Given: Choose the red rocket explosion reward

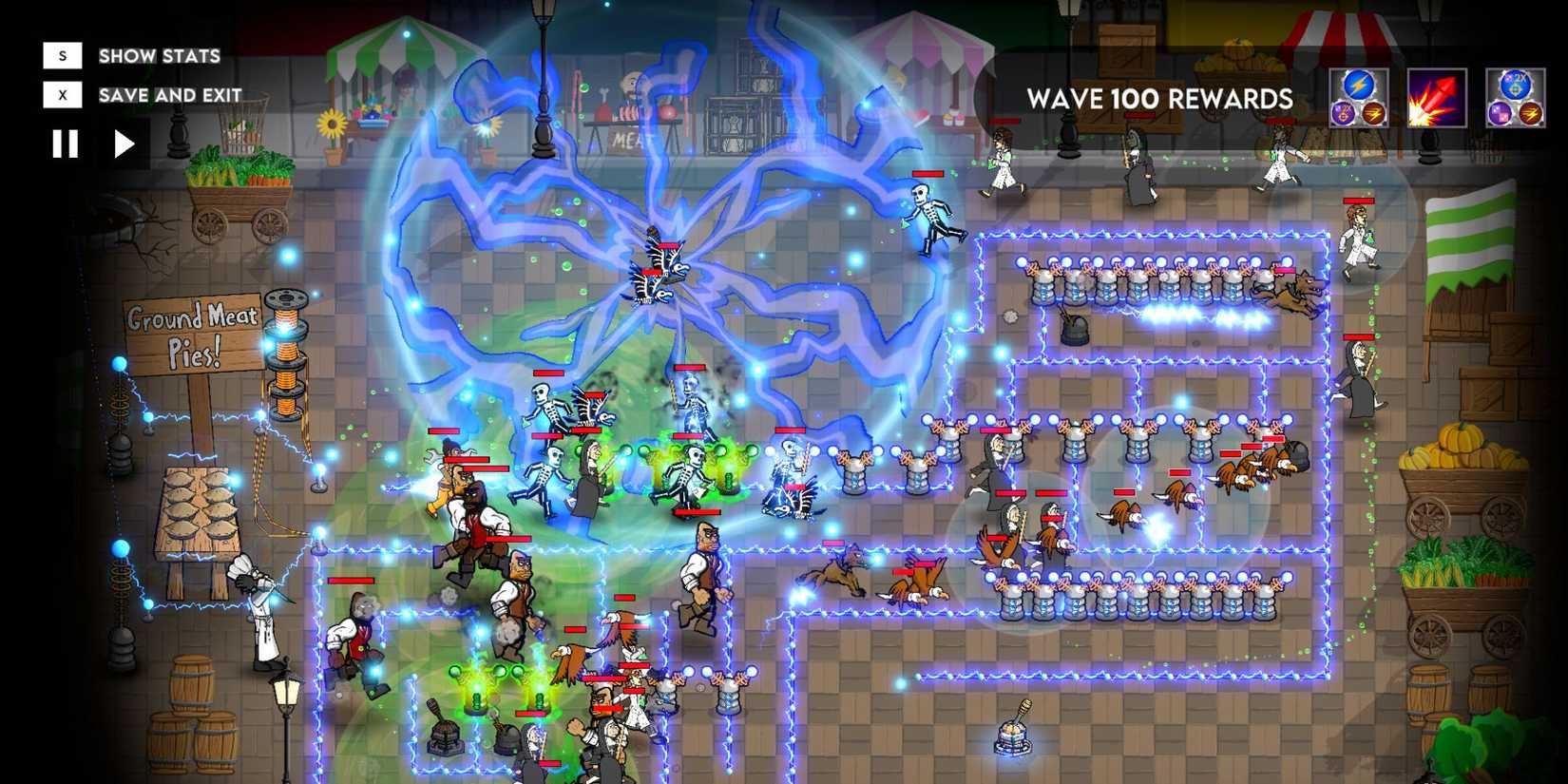Looking at the screenshot, I should 1438,99.
